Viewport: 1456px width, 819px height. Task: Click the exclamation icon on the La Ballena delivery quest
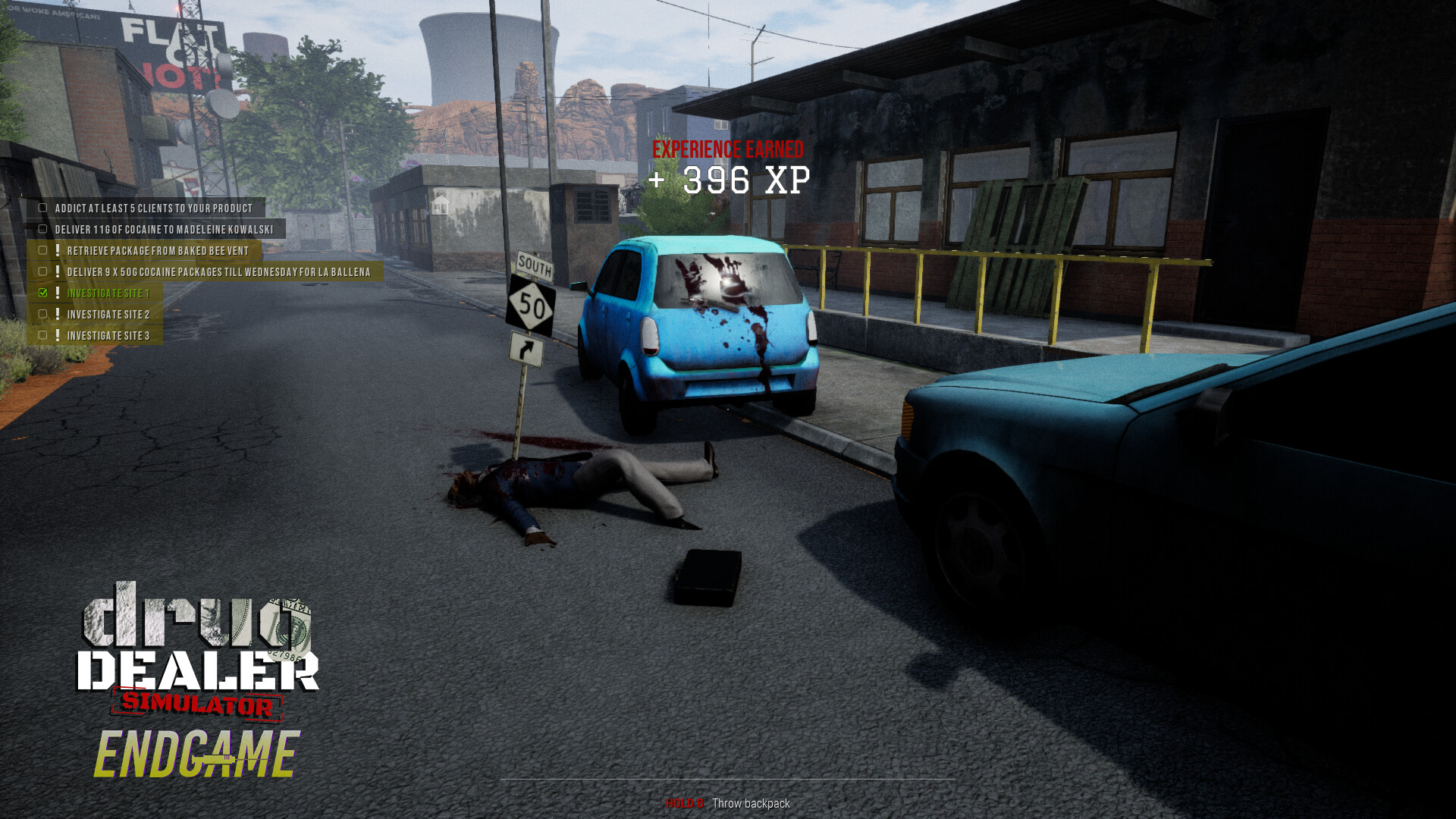pyautogui.click(x=58, y=272)
